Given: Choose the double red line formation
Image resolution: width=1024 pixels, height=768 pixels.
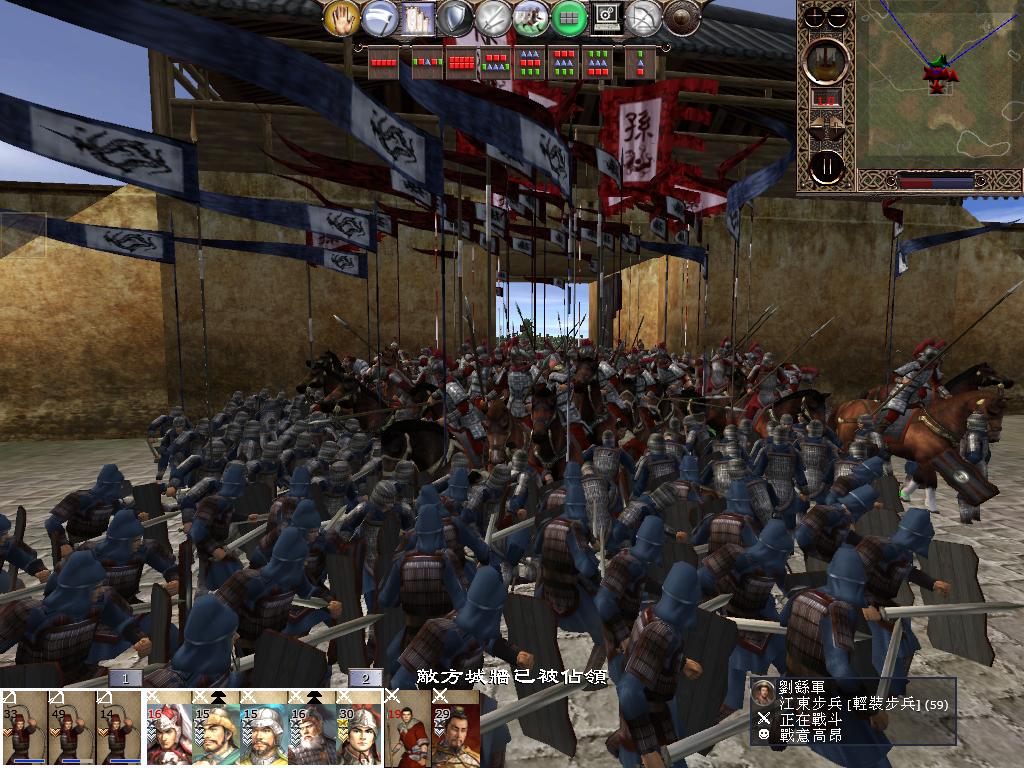Looking at the screenshot, I should point(463,62).
